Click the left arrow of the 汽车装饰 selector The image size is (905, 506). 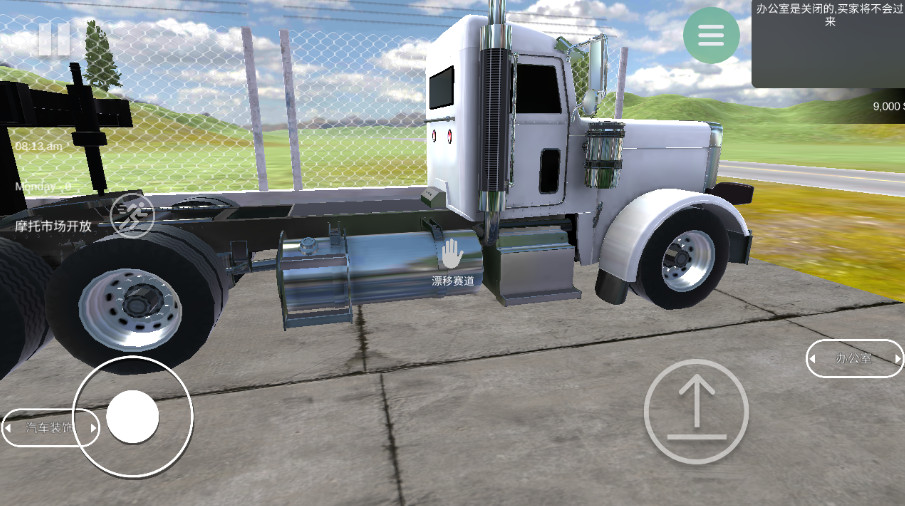8,428
